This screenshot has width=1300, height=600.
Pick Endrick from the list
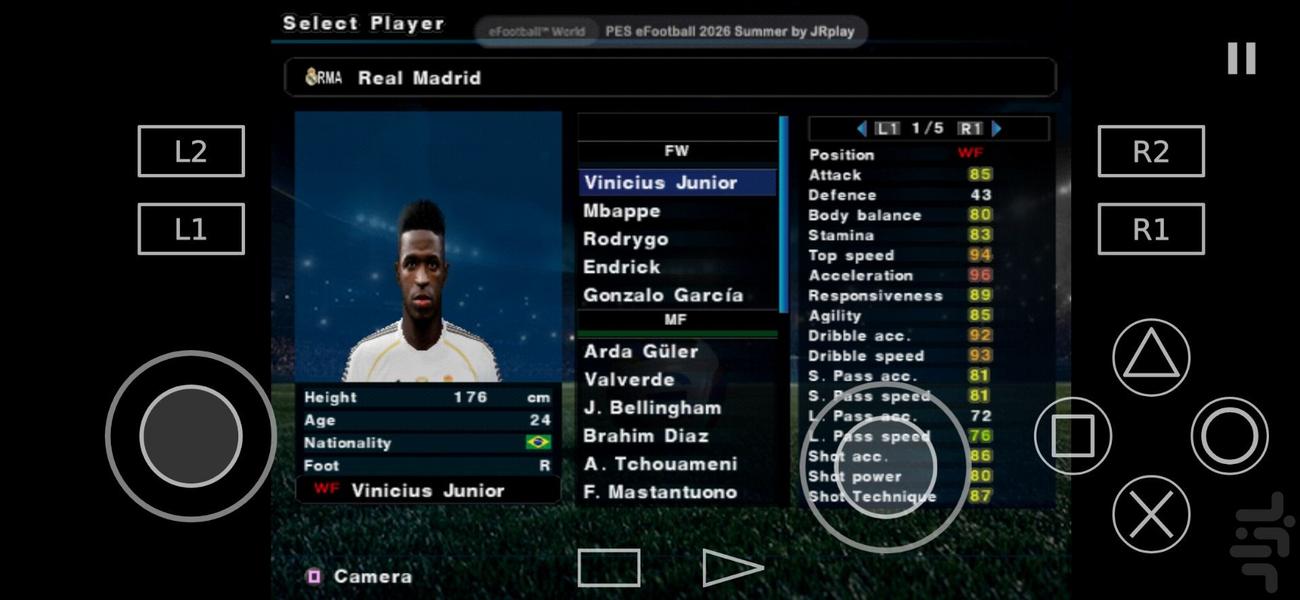[622, 267]
